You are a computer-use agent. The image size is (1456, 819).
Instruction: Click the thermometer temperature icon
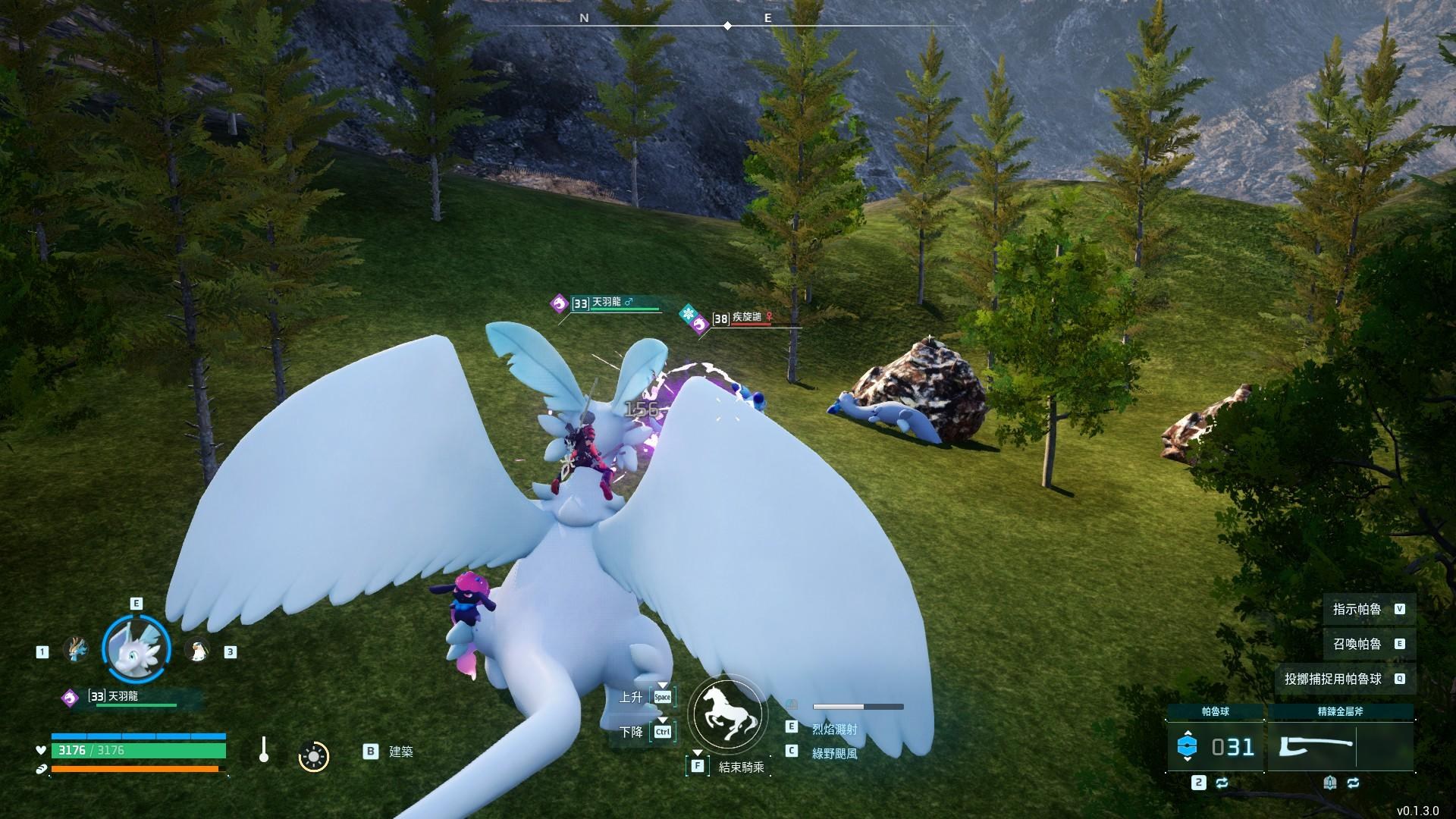(x=264, y=750)
